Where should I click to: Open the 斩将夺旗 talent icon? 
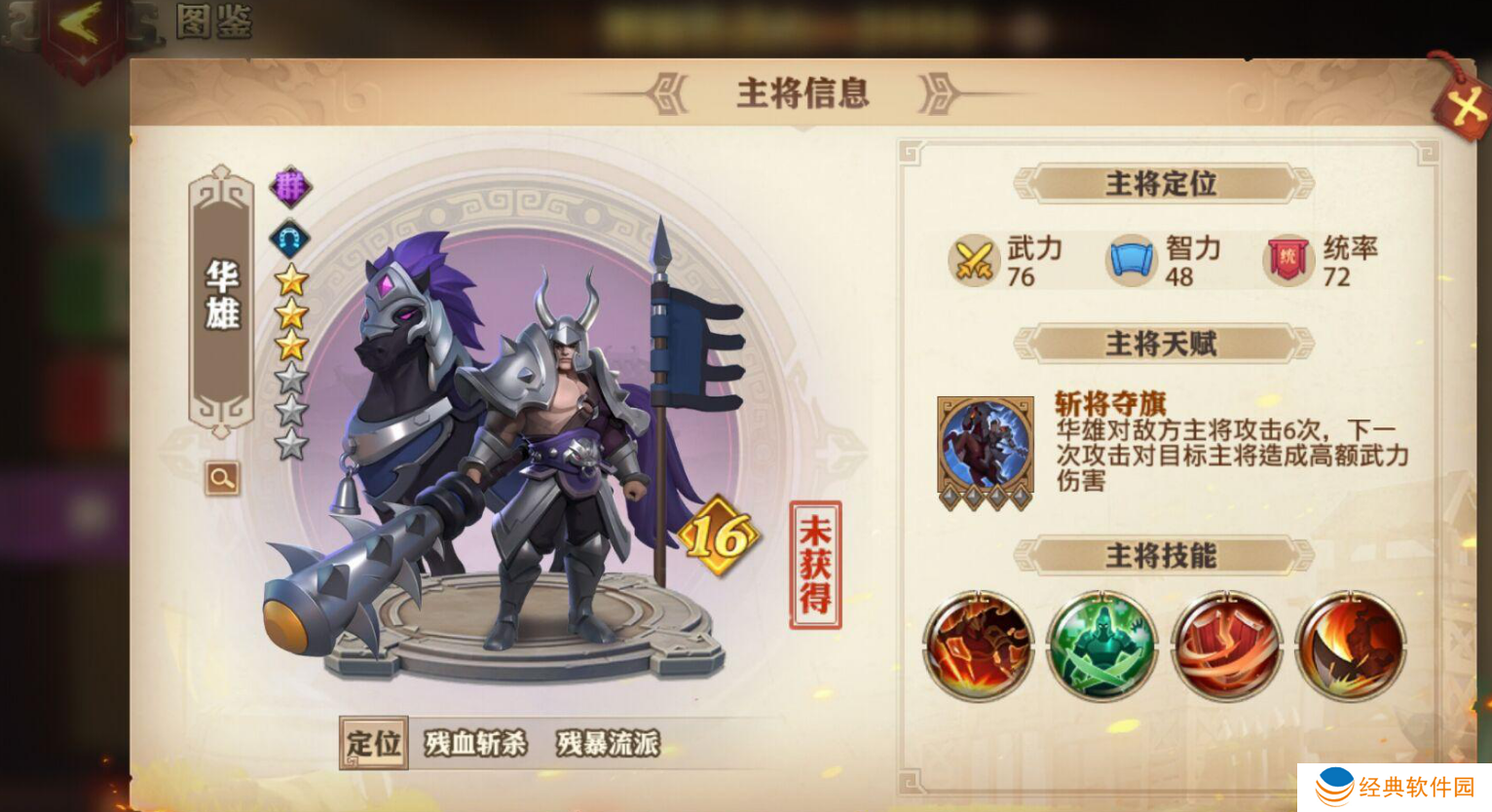(x=987, y=444)
